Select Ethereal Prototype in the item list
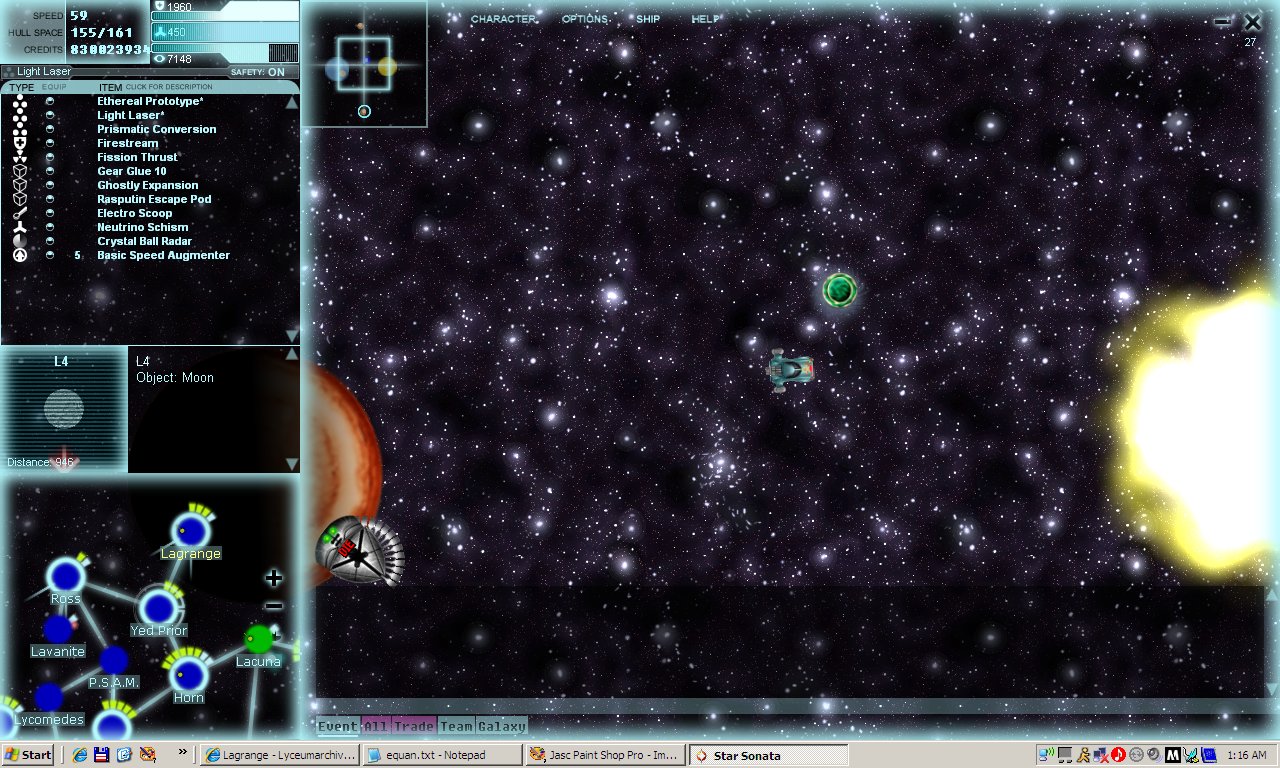The height and width of the screenshot is (768, 1280). [150, 101]
